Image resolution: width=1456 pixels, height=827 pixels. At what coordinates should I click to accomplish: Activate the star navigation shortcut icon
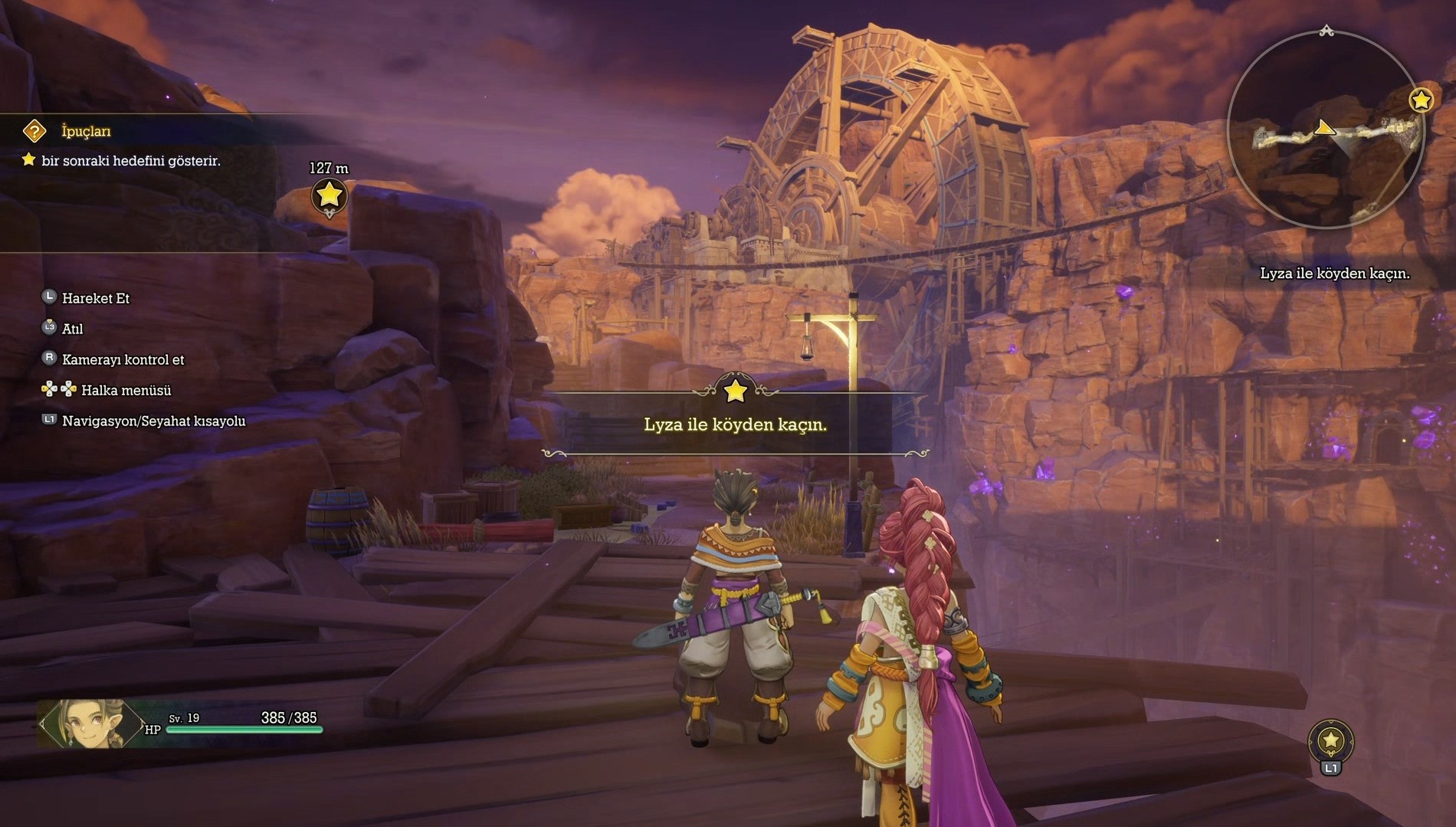1330,740
